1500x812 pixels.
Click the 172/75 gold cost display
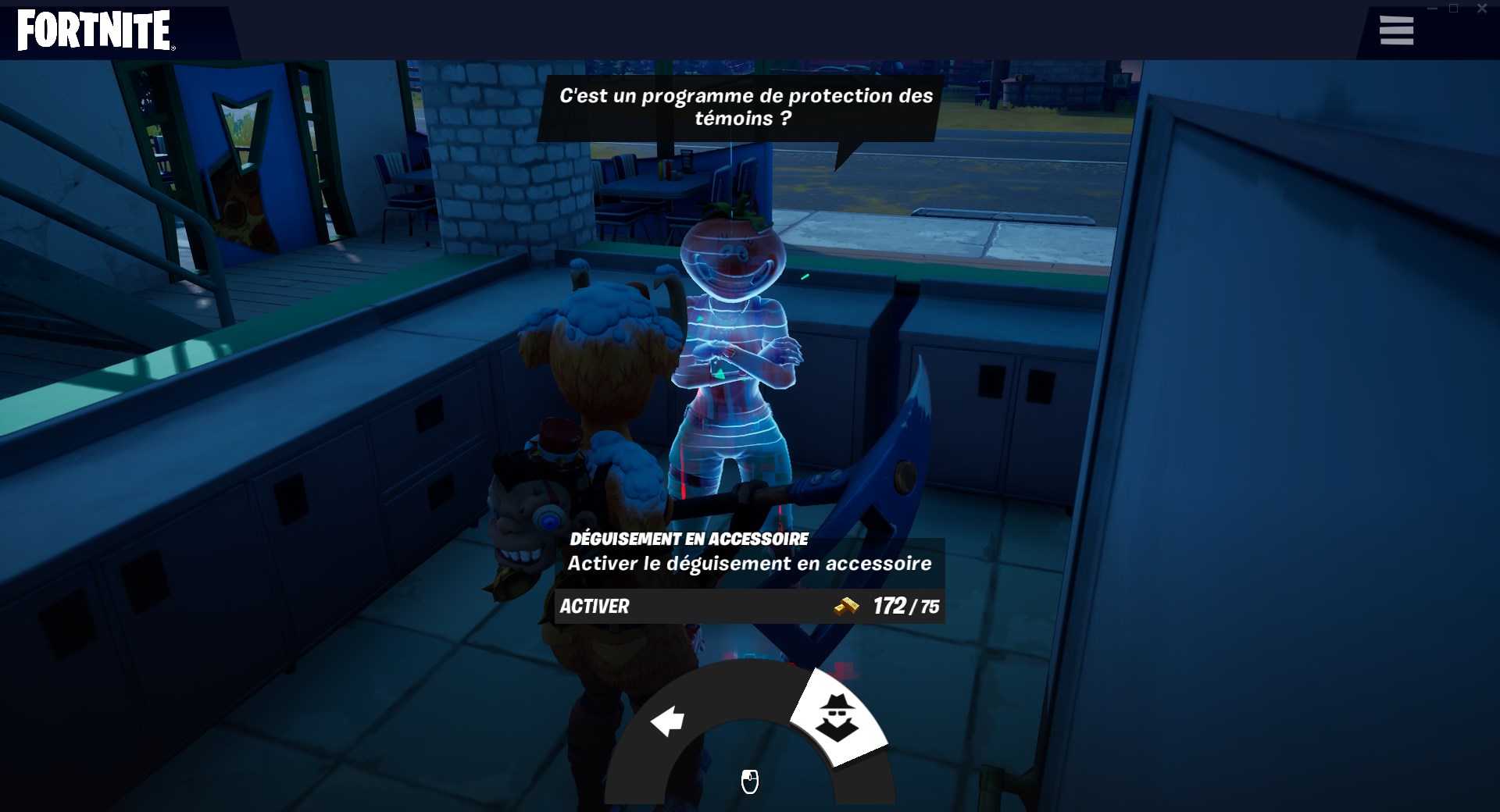(906, 607)
